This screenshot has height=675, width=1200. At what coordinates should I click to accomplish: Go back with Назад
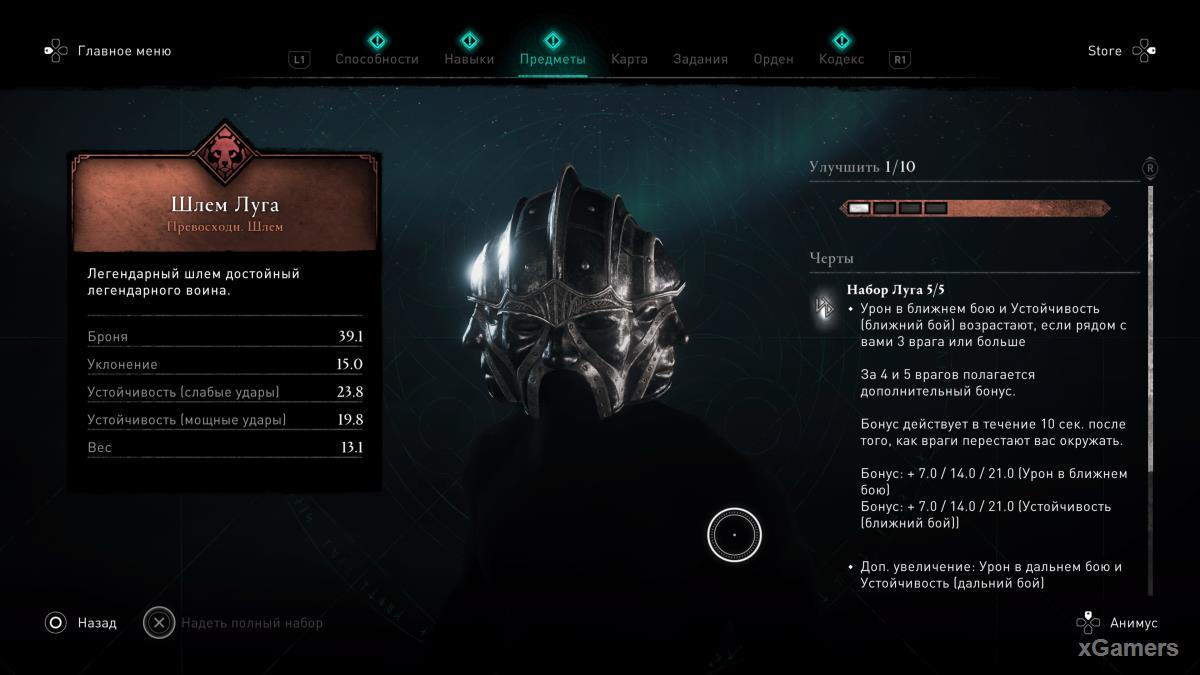[96, 623]
